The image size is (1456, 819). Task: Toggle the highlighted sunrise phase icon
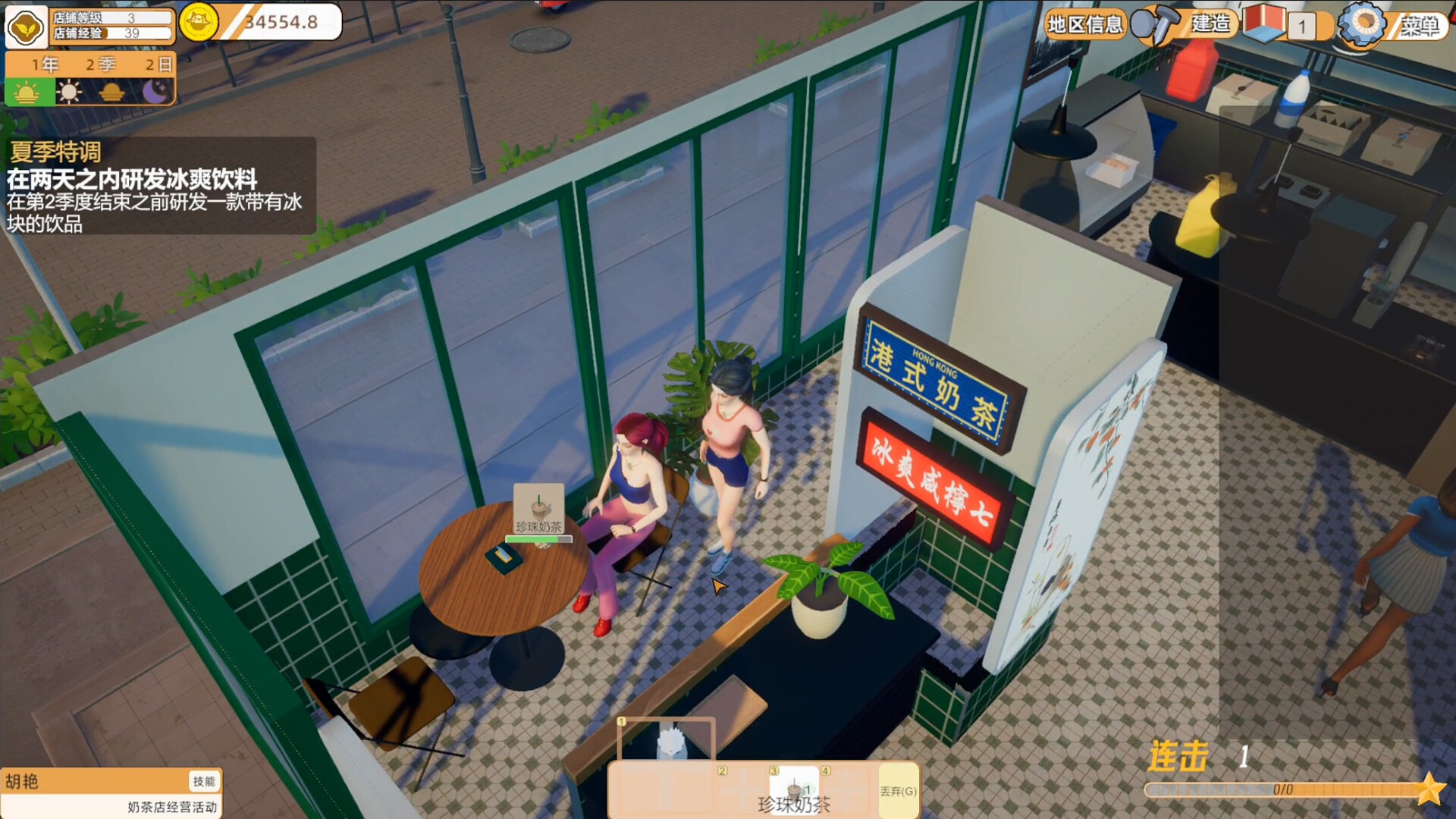coord(28,93)
